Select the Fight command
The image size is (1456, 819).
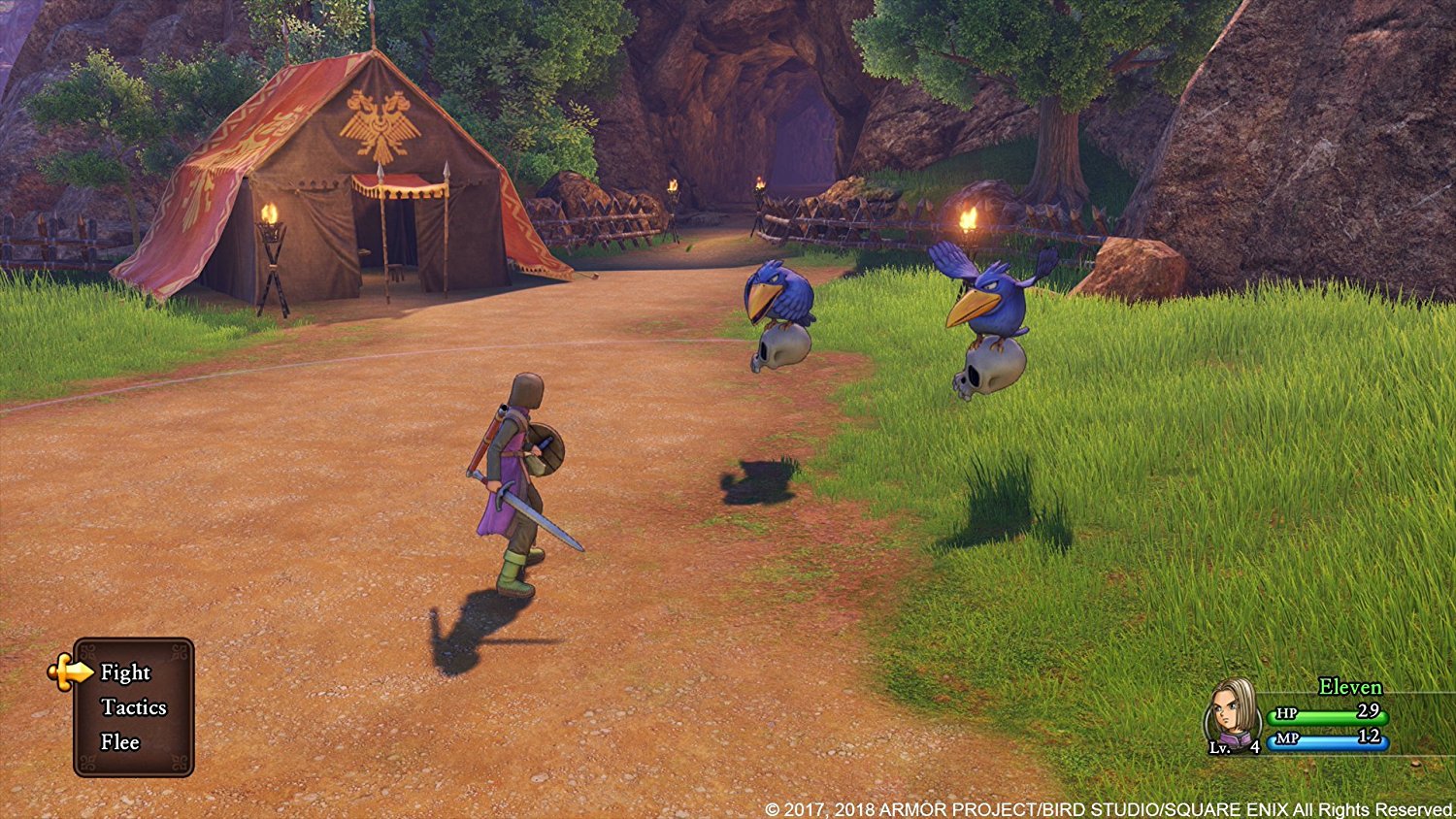point(126,672)
